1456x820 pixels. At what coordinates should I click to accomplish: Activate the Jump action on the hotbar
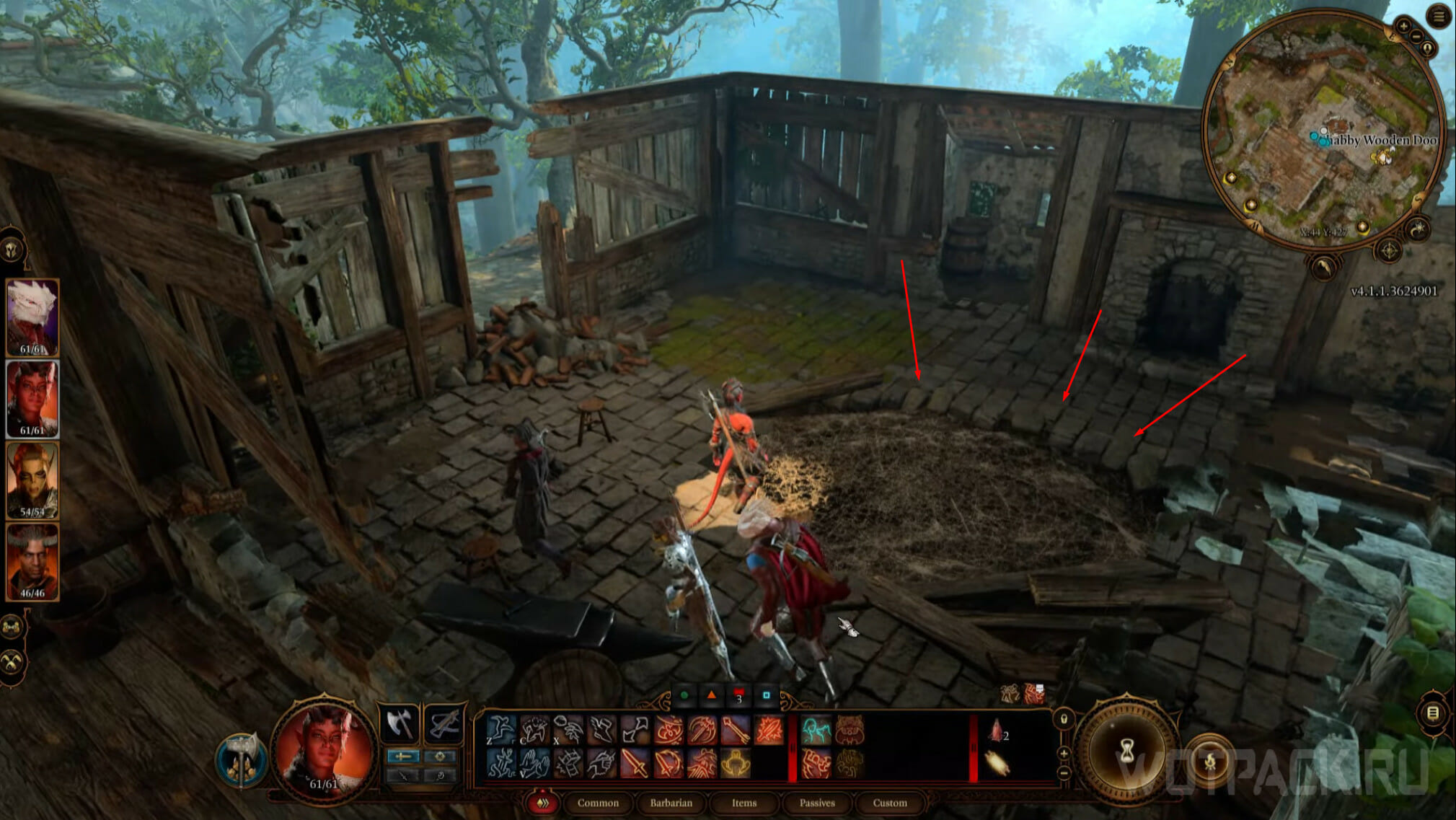pyautogui.click(x=500, y=730)
